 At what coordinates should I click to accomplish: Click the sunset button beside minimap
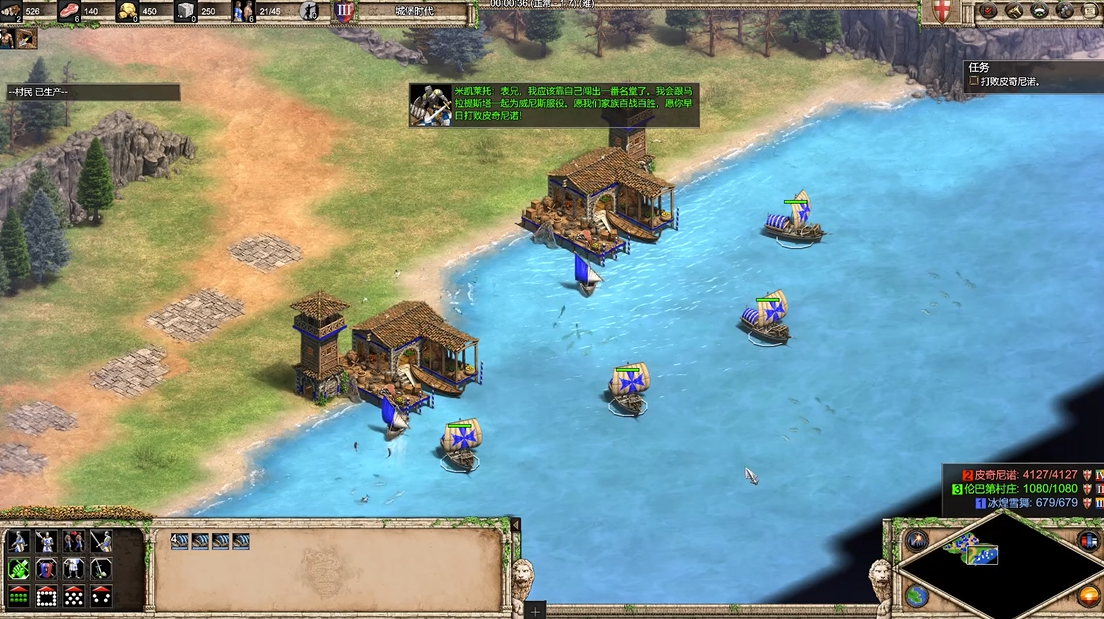coord(1089,596)
